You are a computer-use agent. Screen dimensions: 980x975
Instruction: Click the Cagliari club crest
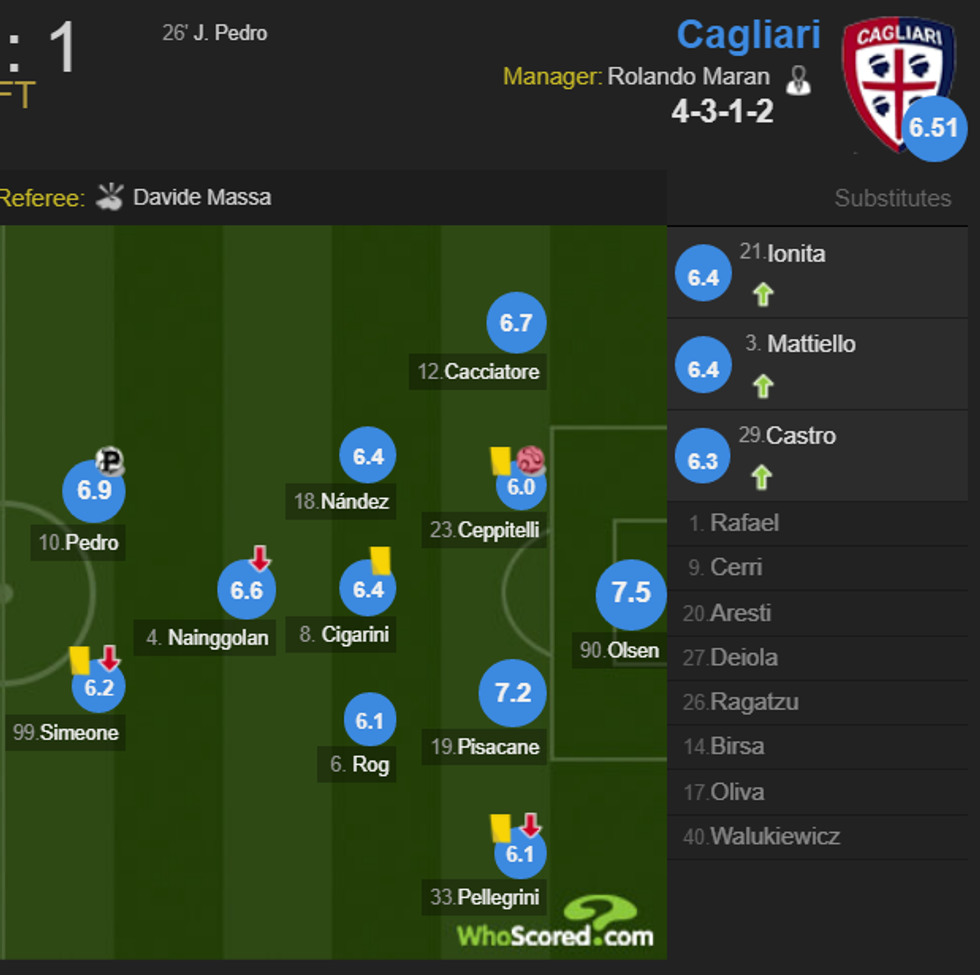pos(891,80)
